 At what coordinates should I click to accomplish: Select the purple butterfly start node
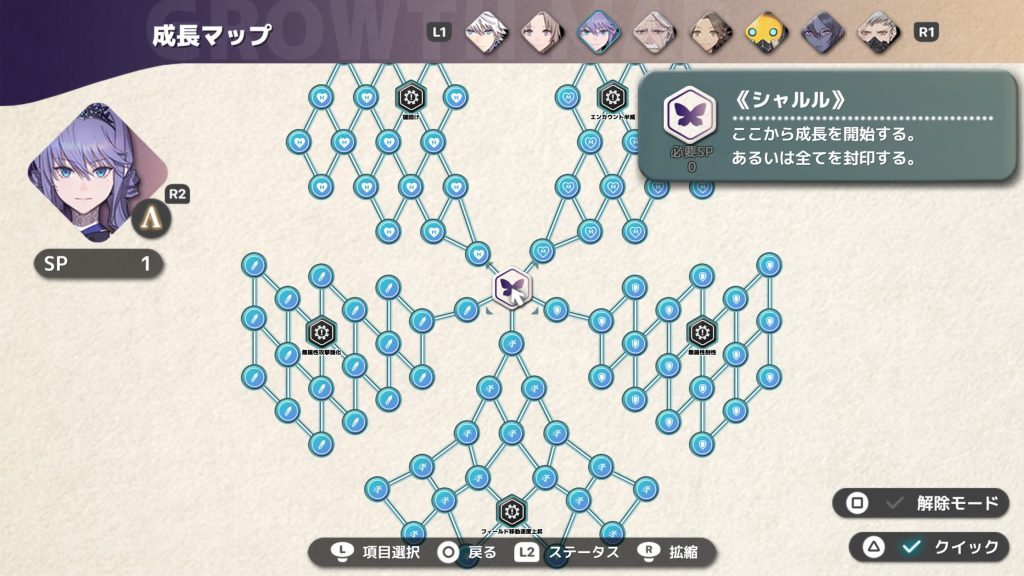tap(512, 288)
